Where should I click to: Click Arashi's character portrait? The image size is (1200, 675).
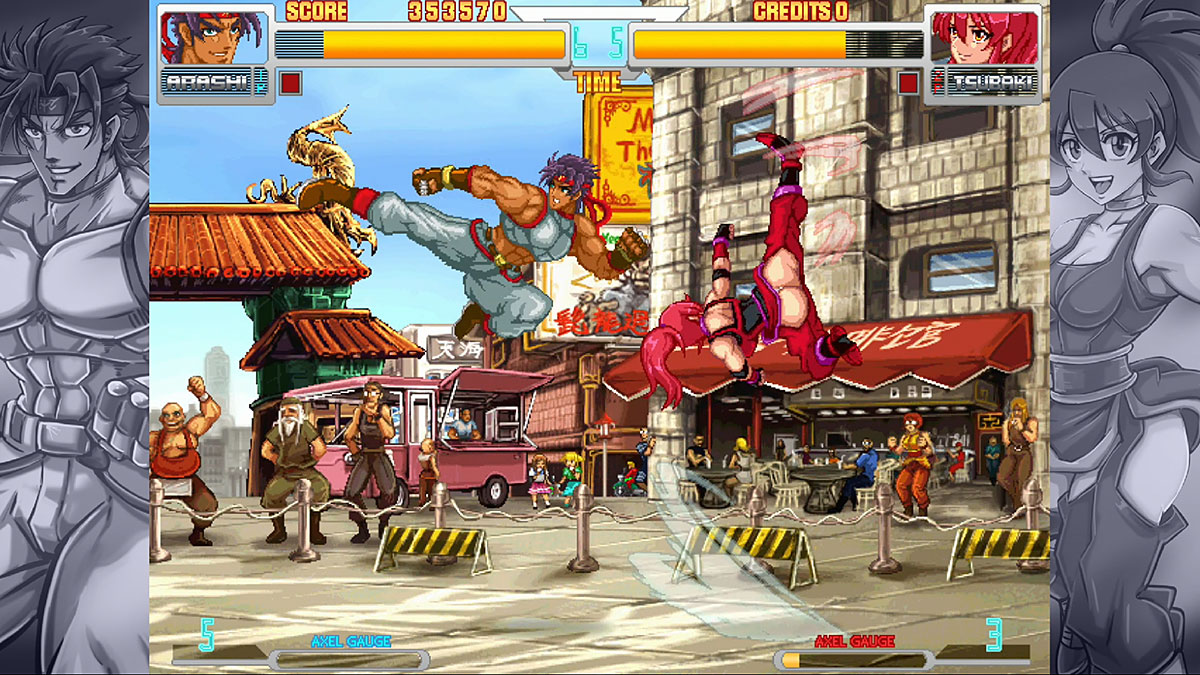pyautogui.click(x=212, y=37)
